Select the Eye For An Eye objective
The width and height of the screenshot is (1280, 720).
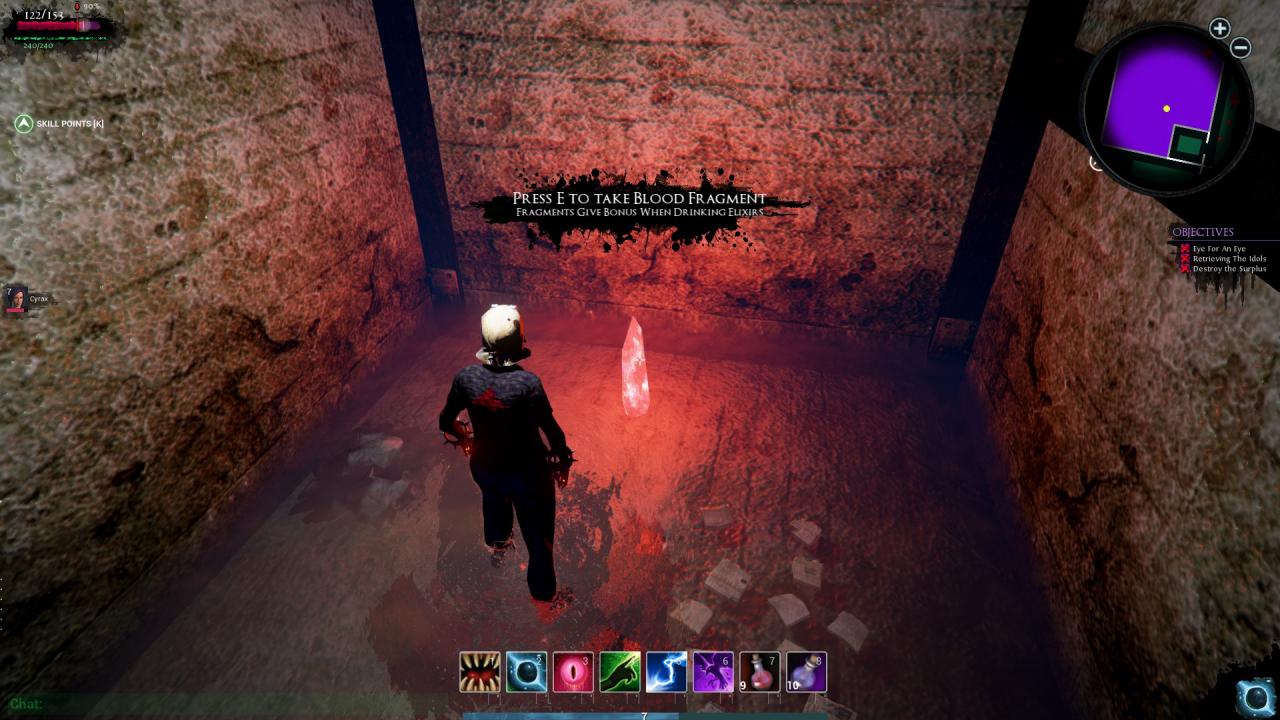1216,249
